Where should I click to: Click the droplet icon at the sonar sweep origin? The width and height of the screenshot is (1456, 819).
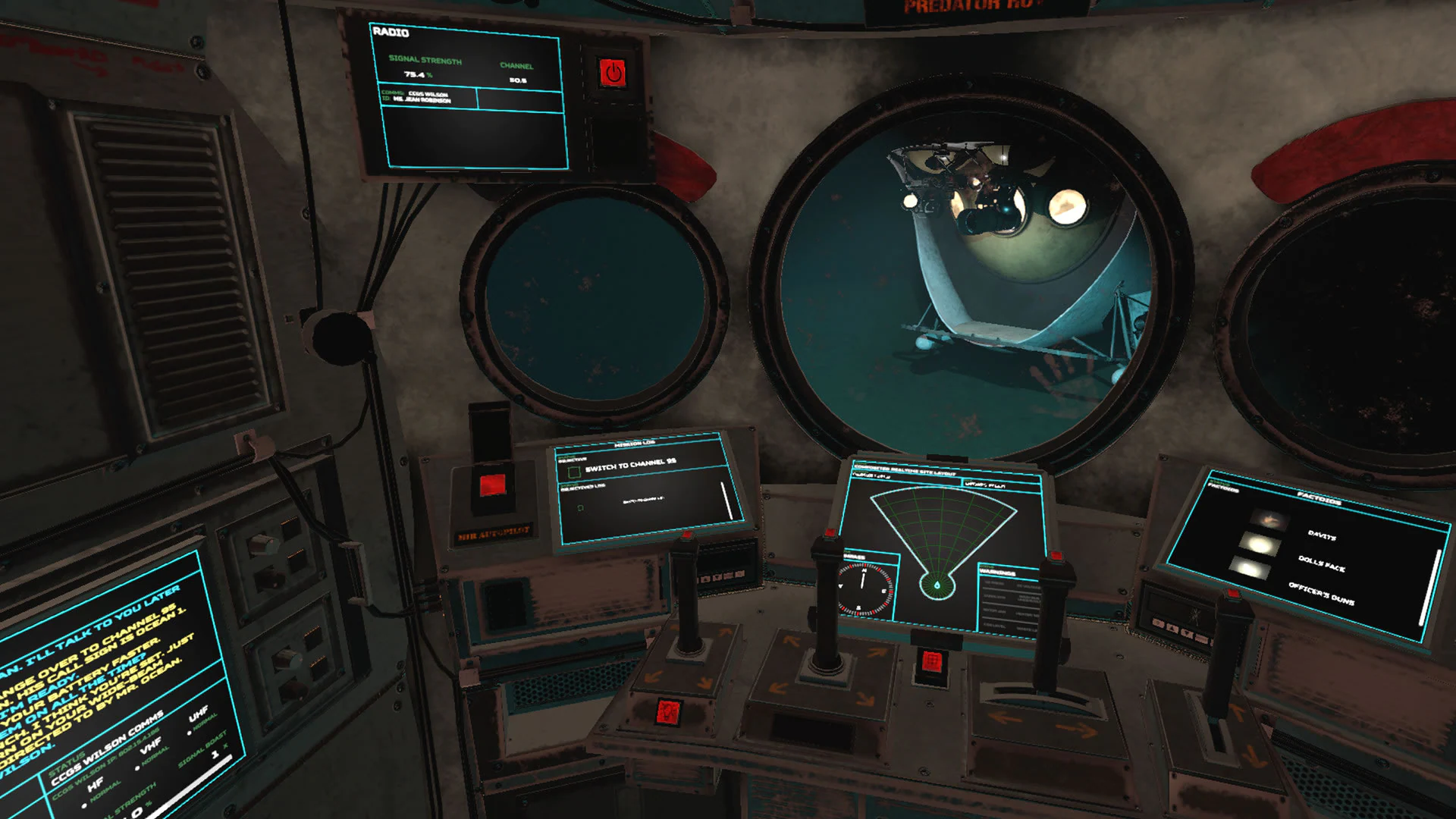click(x=938, y=585)
